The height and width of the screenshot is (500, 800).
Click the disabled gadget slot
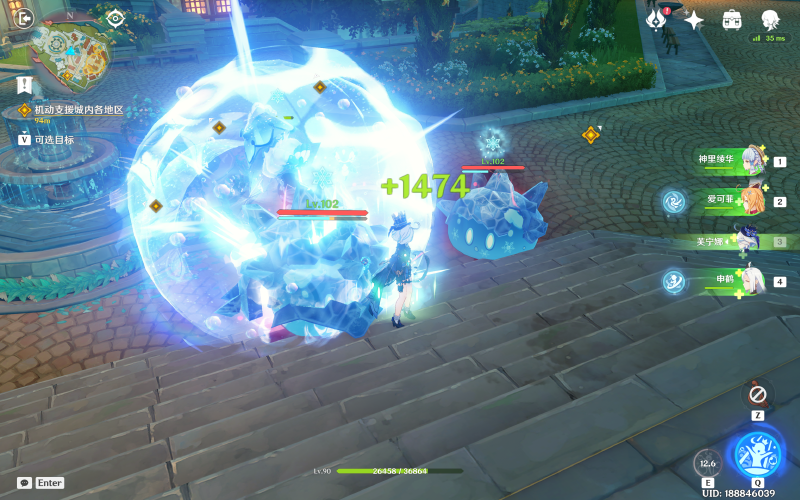point(758,394)
